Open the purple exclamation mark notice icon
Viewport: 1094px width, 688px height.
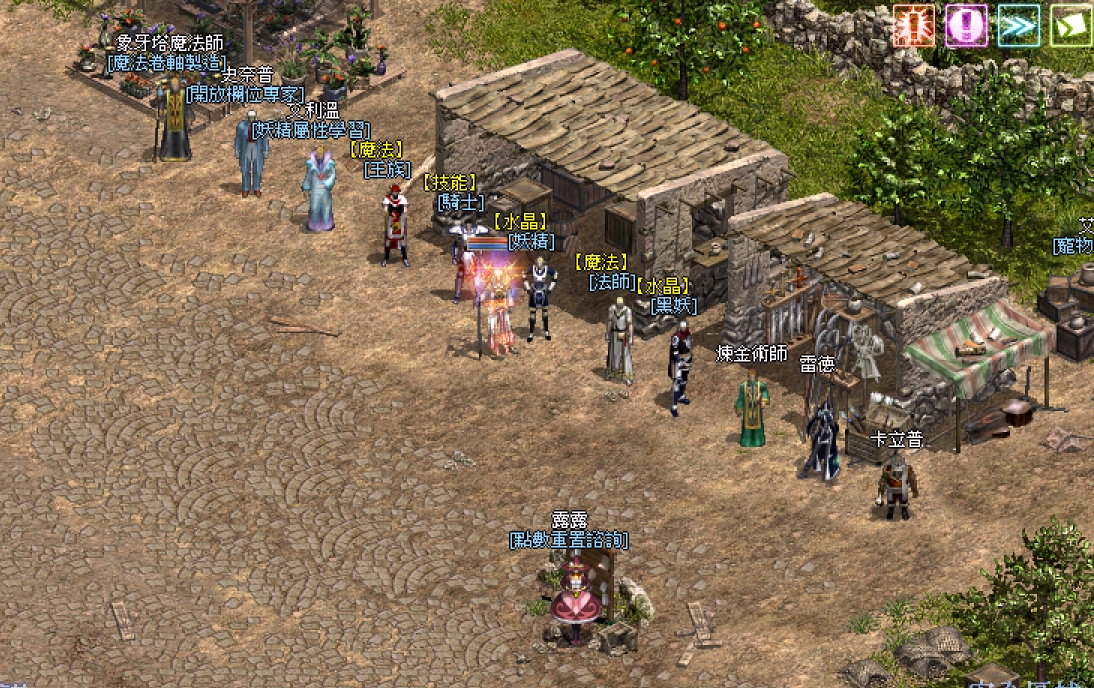pyautogui.click(x=967, y=25)
